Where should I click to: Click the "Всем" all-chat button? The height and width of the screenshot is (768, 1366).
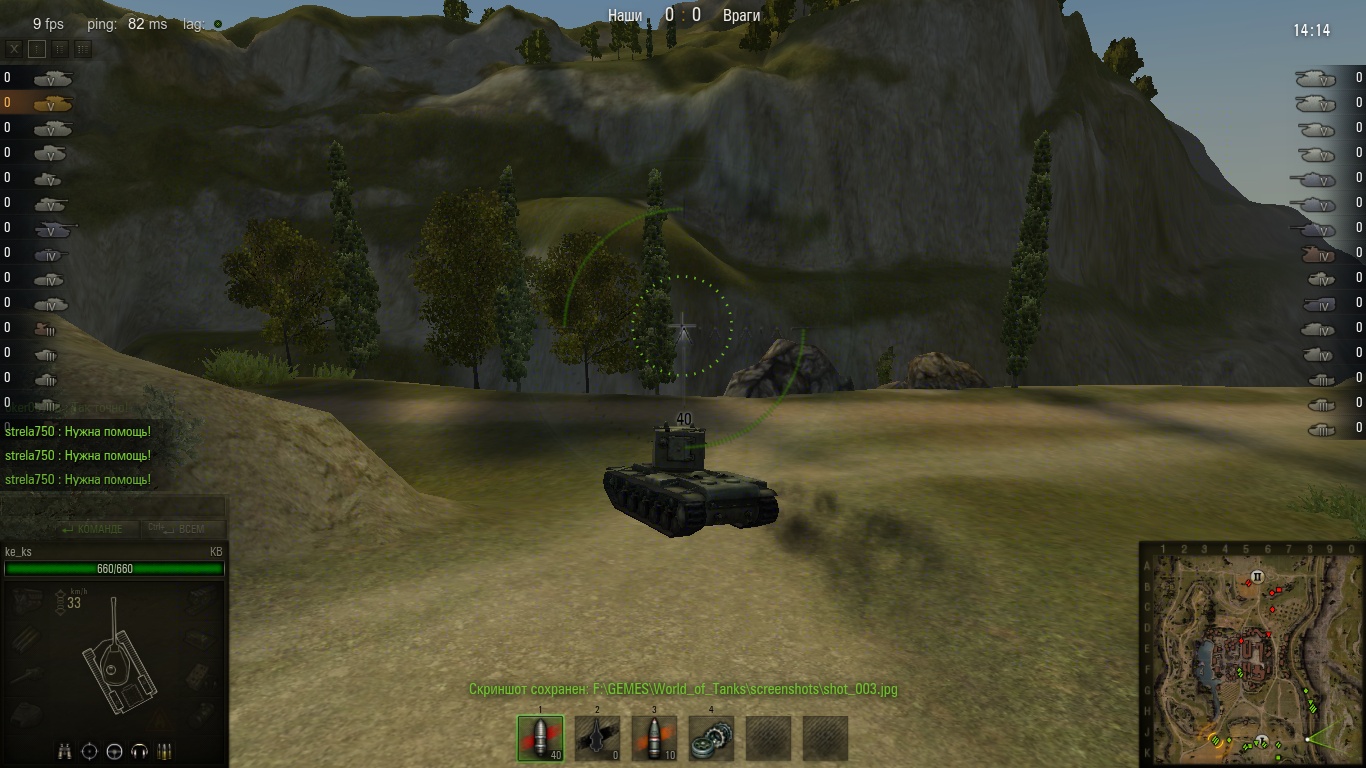(x=183, y=529)
